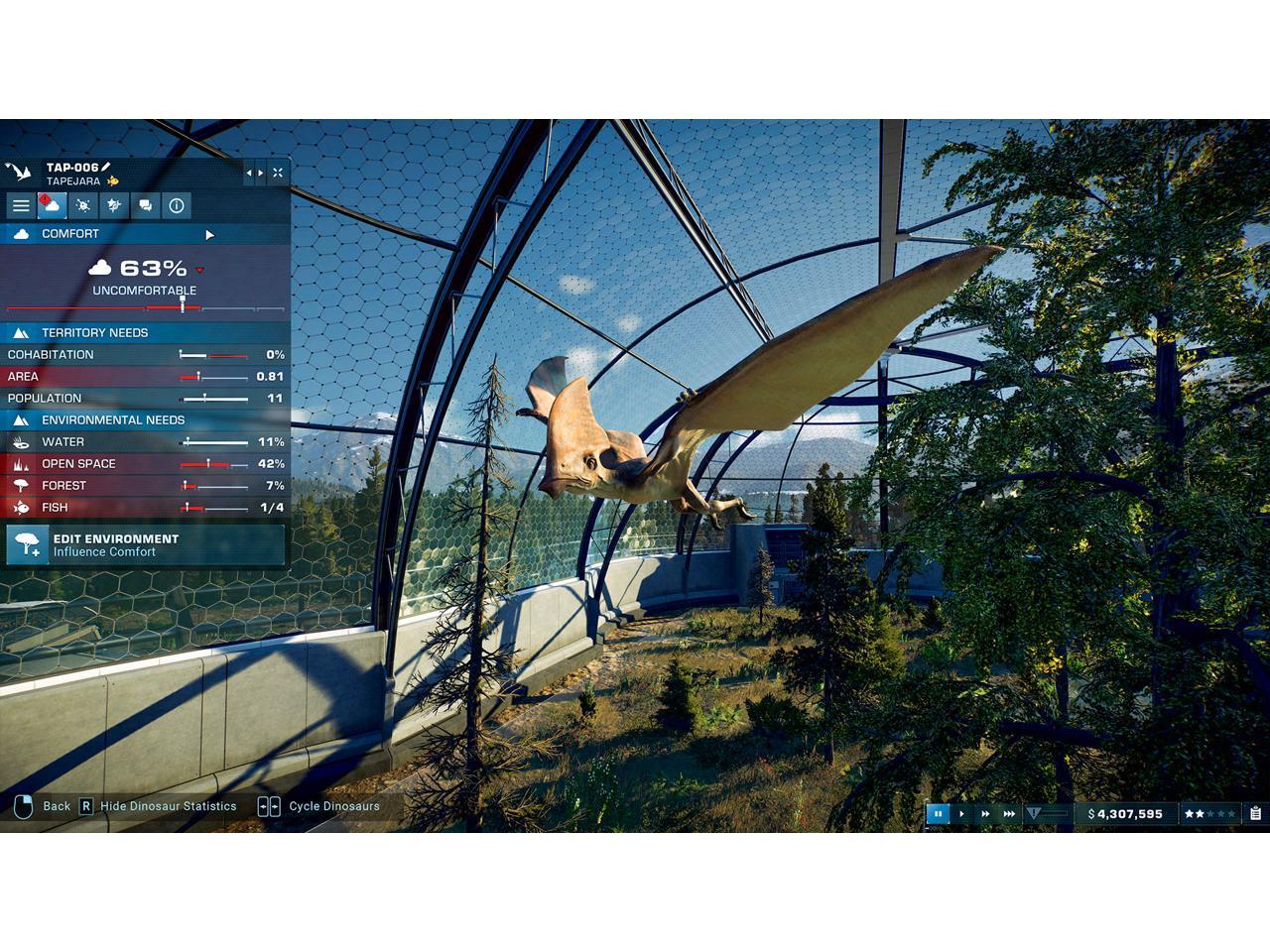The image size is (1270, 952).
Task: Switch to the virus health tab
Action: tap(83, 205)
